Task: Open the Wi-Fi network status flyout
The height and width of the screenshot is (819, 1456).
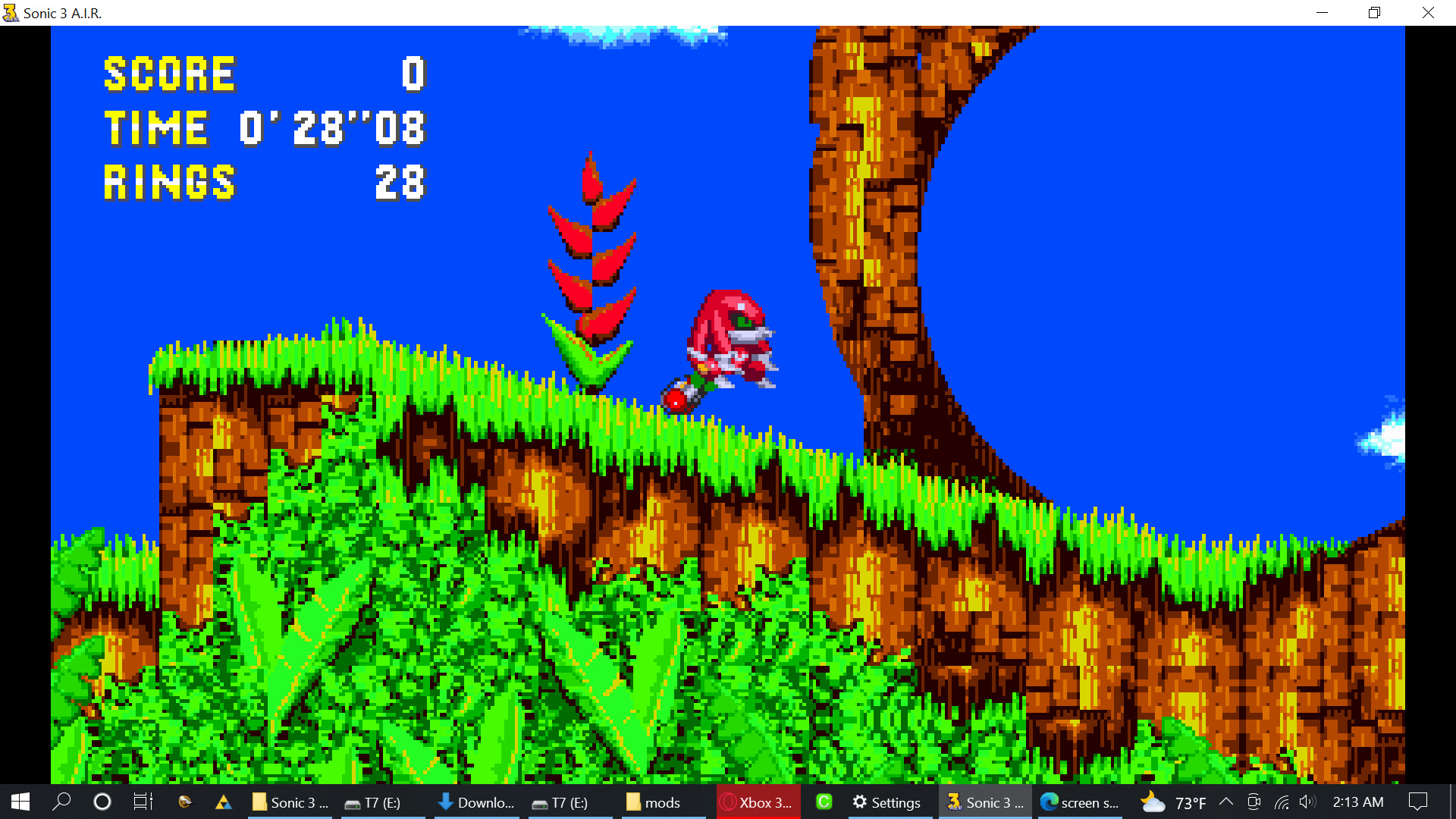Action: click(1282, 802)
